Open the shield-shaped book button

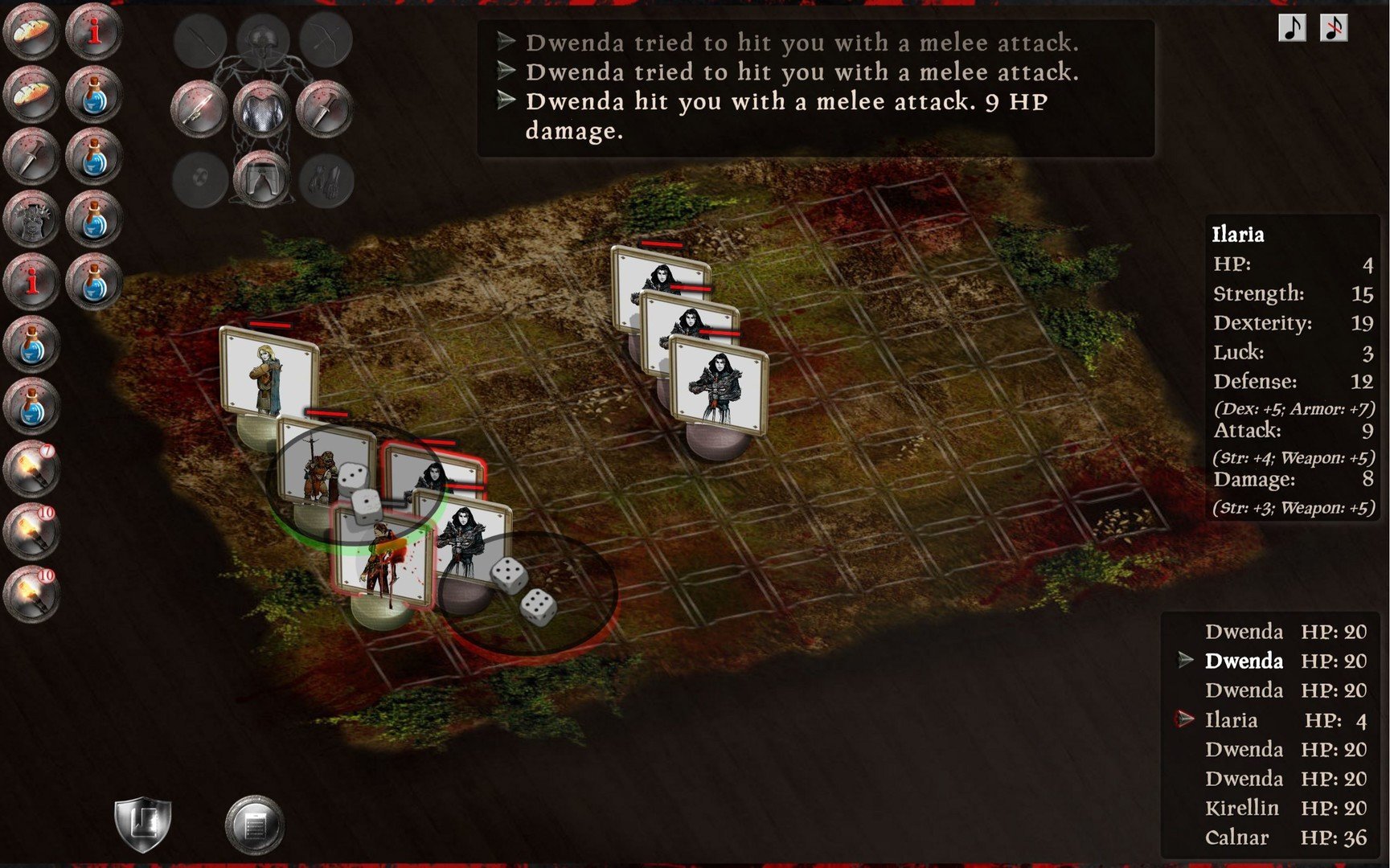point(142,824)
